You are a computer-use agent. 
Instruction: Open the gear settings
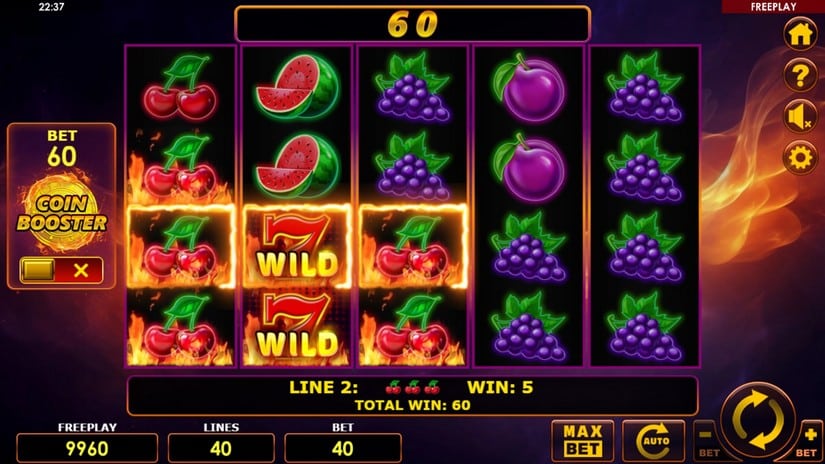click(799, 158)
